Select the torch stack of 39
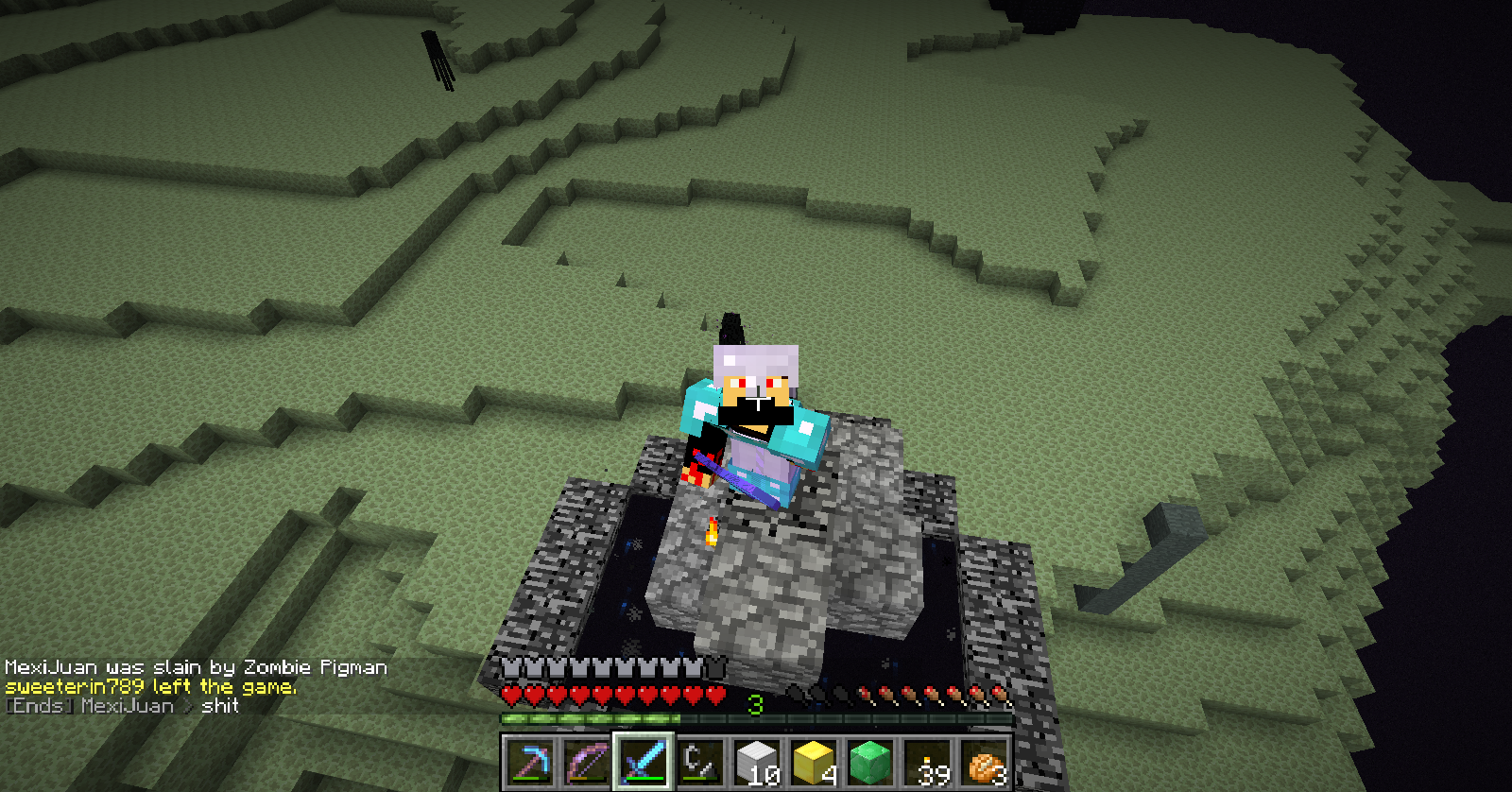Viewport: 1512px width, 792px height. pos(928,762)
